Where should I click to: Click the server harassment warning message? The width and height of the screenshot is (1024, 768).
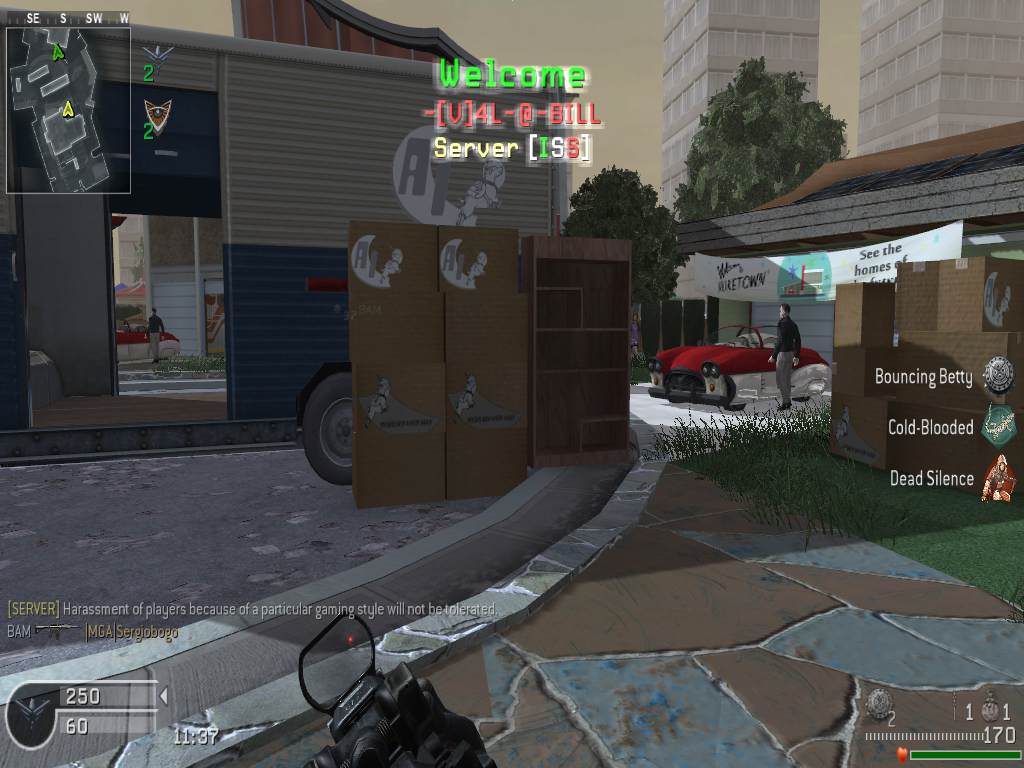[x=252, y=608]
